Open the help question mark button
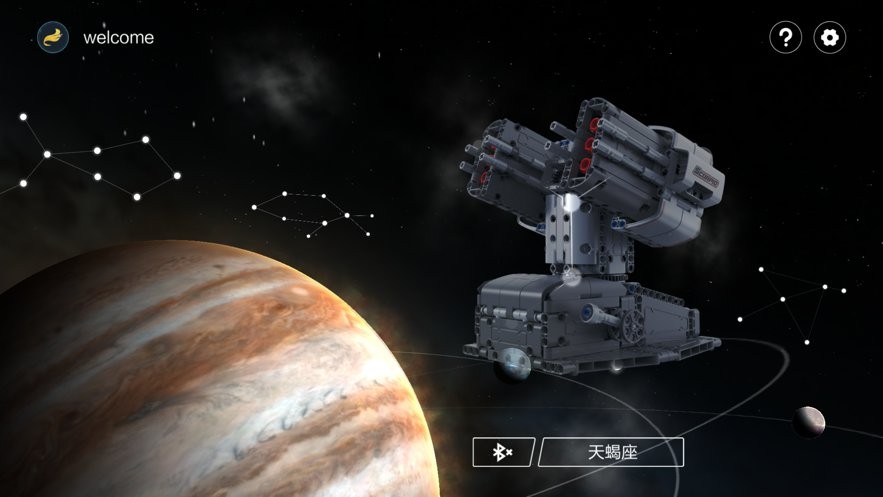The image size is (883, 497). (x=785, y=38)
